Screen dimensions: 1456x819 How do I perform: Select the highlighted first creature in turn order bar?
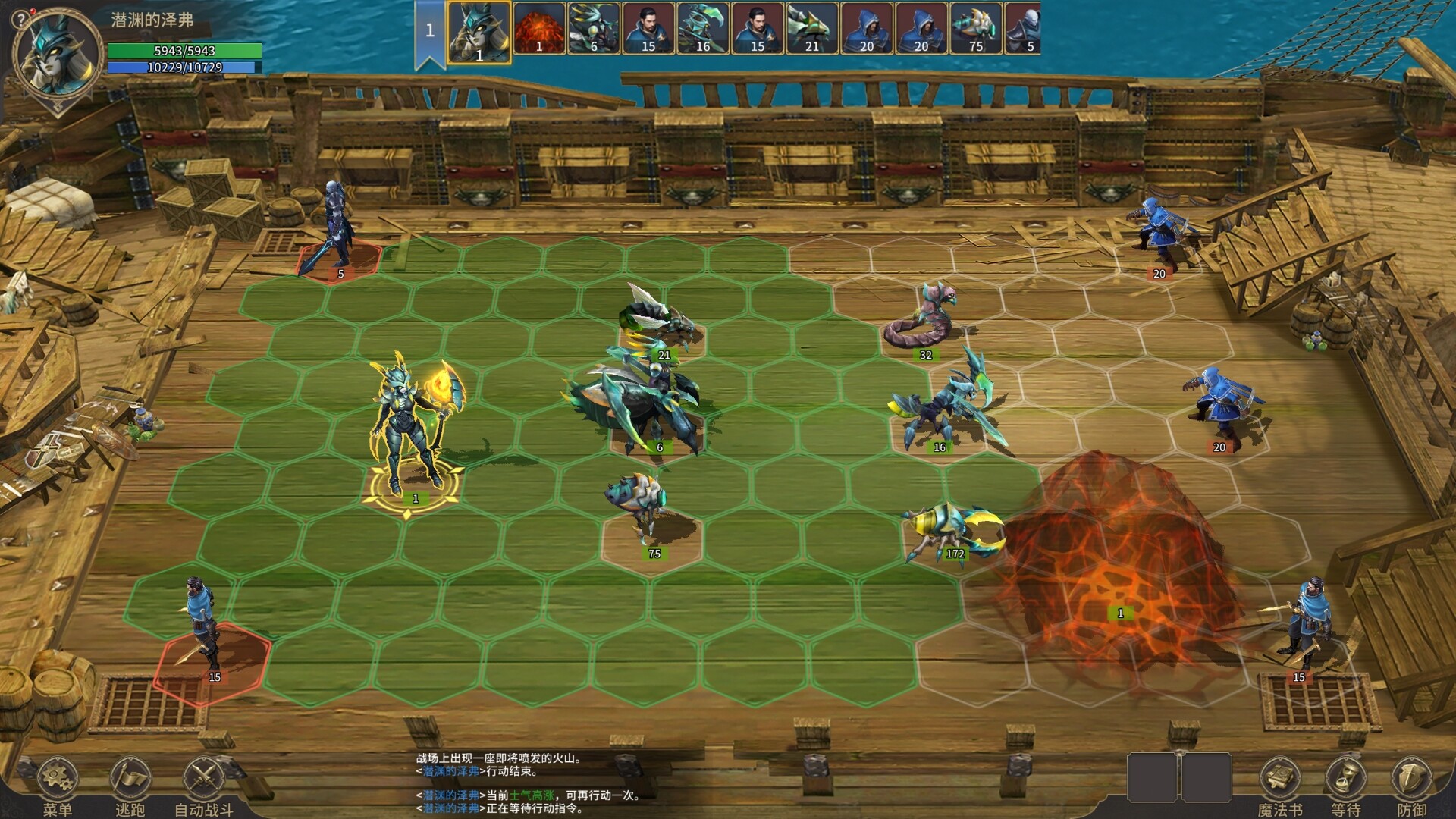click(x=479, y=30)
